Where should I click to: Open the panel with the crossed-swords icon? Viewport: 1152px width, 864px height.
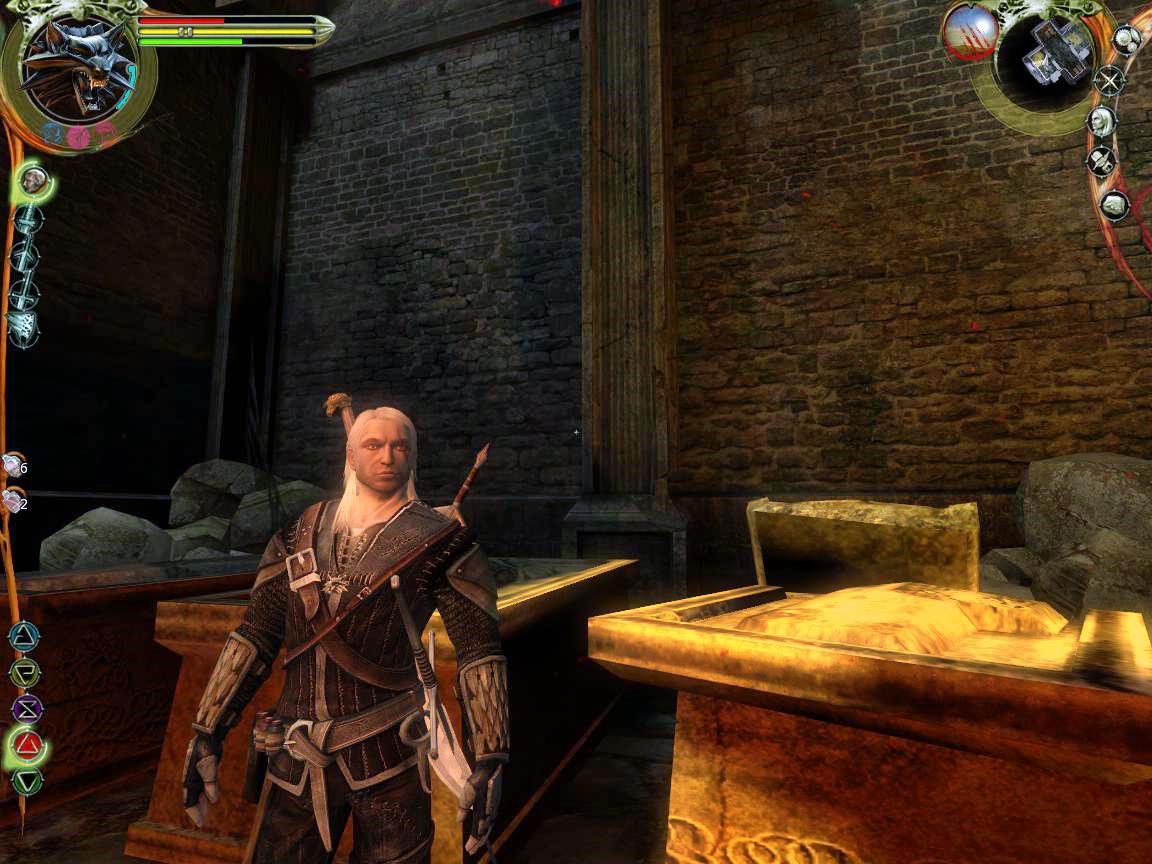pyautogui.click(x=1108, y=80)
